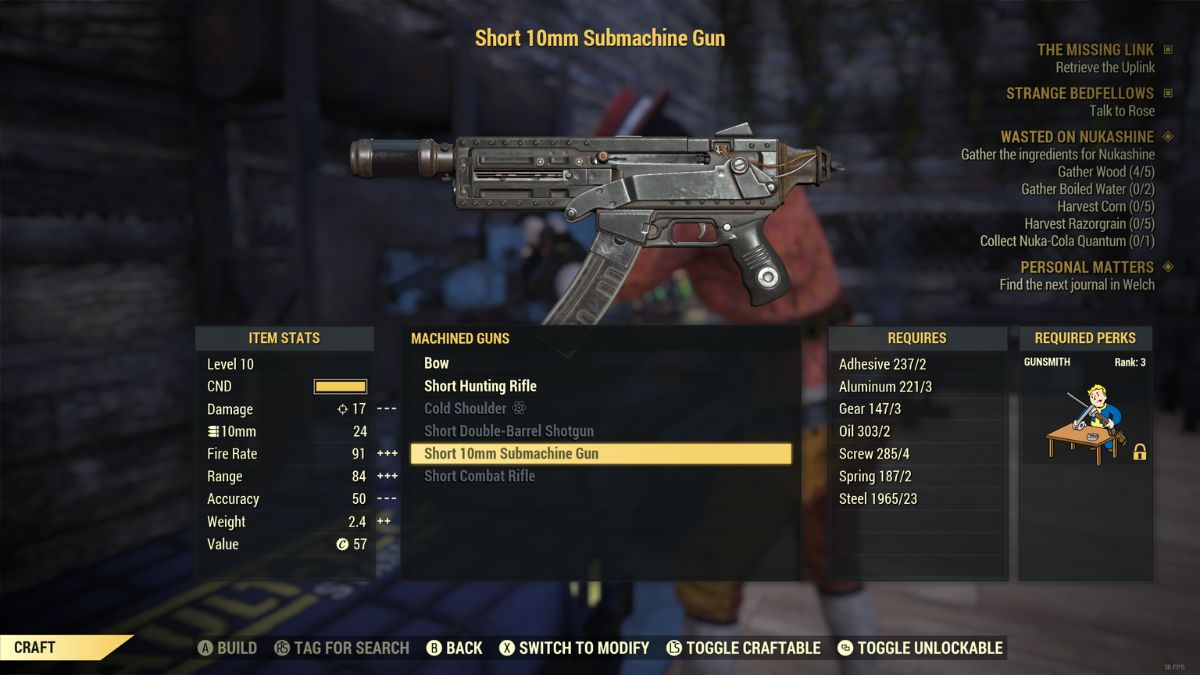This screenshot has height=675, width=1200.
Task: Toggle Unlockable filter
Action: (x=919, y=648)
